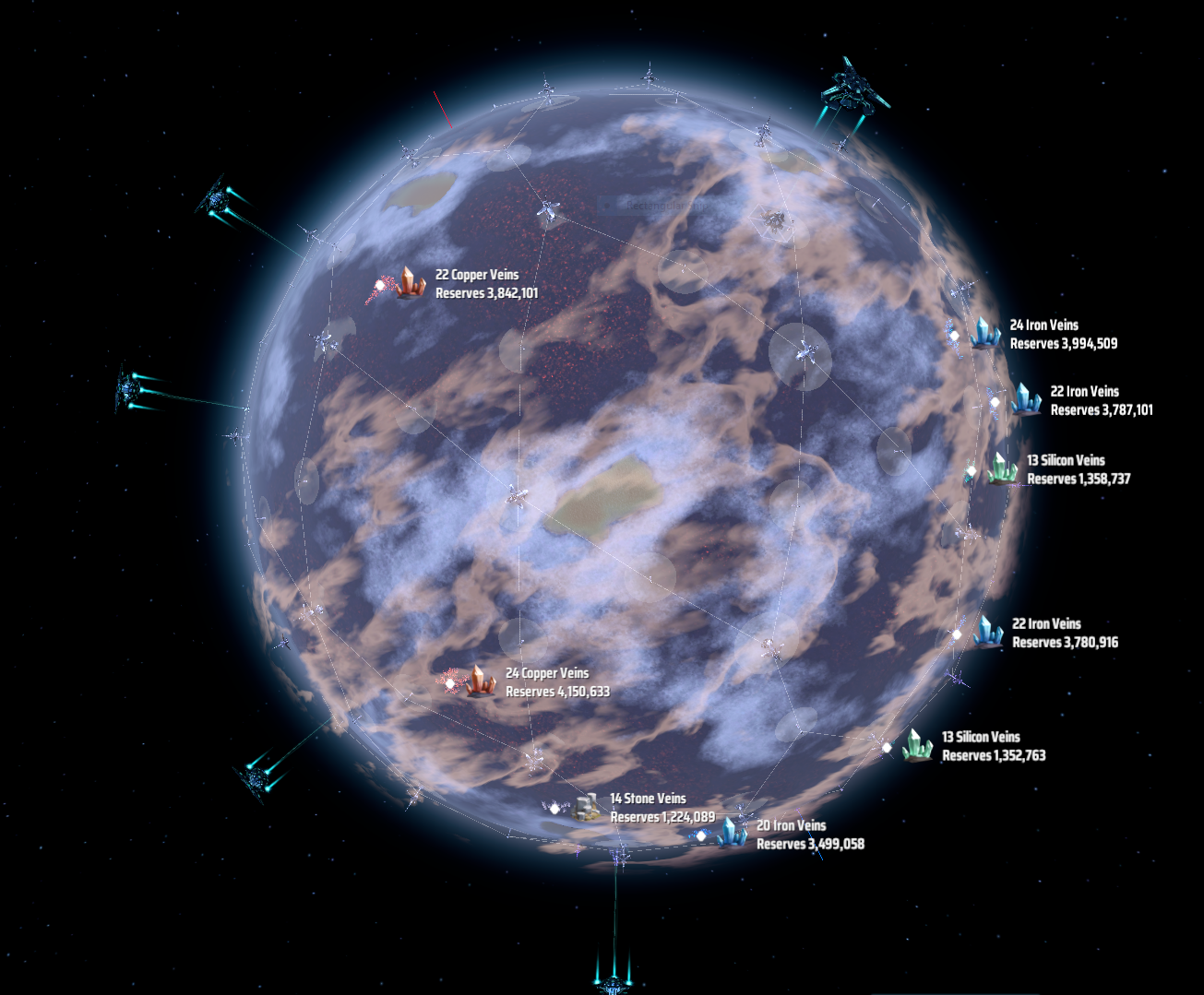Screen dimensions: 1204x995
Task: Click the 14 Stone Veins quarry icon
Action: 585,807
